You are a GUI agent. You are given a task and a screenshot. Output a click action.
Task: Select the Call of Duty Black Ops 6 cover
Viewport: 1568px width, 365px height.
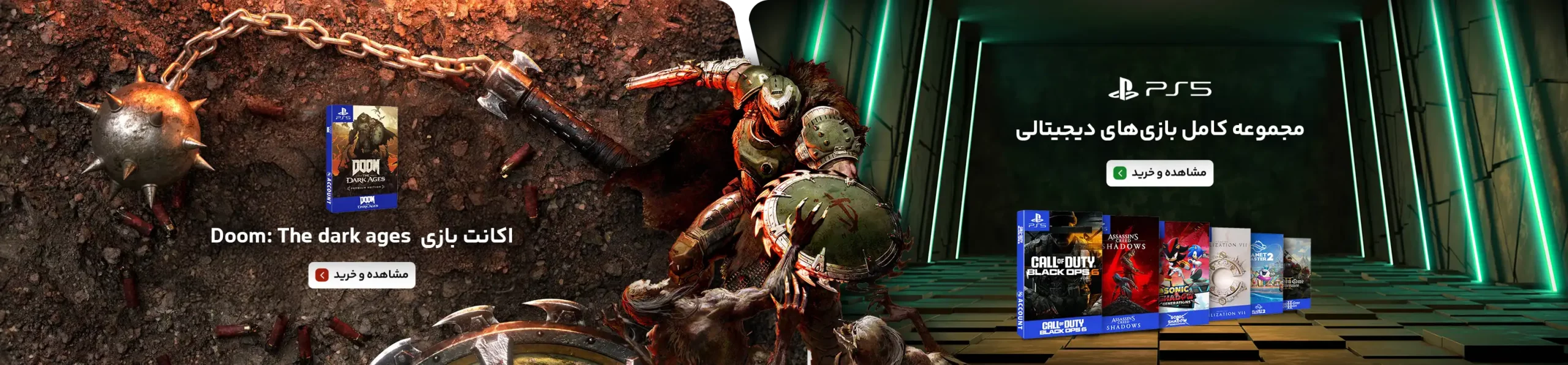(x=1060, y=274)
